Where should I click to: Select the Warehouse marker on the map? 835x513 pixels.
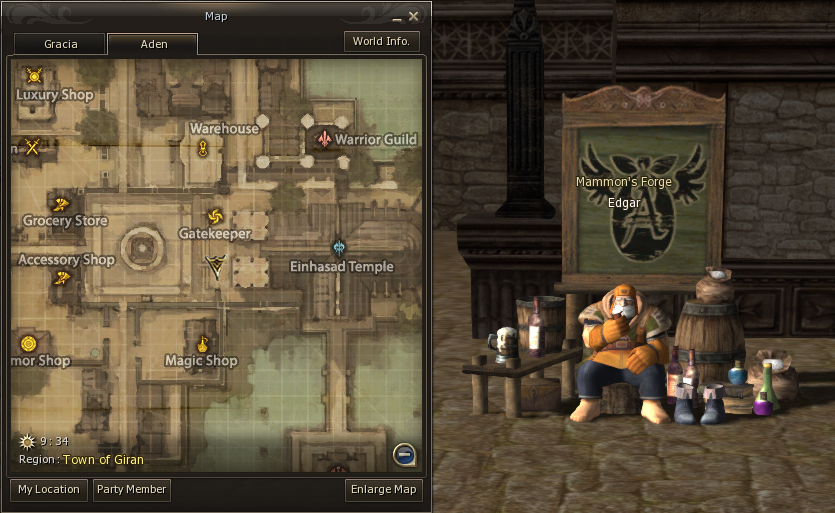click(x=203, y=149)
